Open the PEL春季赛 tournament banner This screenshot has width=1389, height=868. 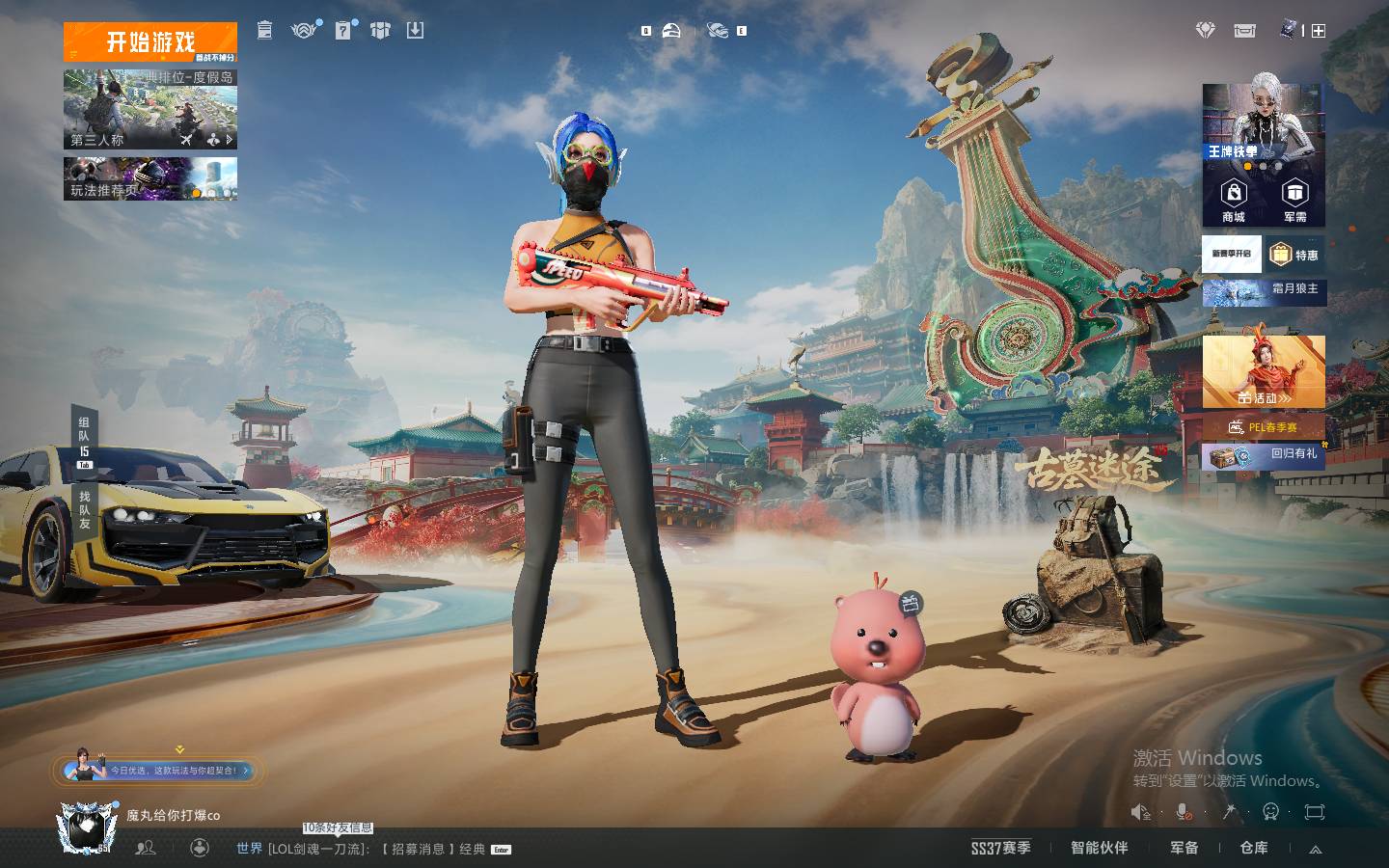(x=1264, y=426)
